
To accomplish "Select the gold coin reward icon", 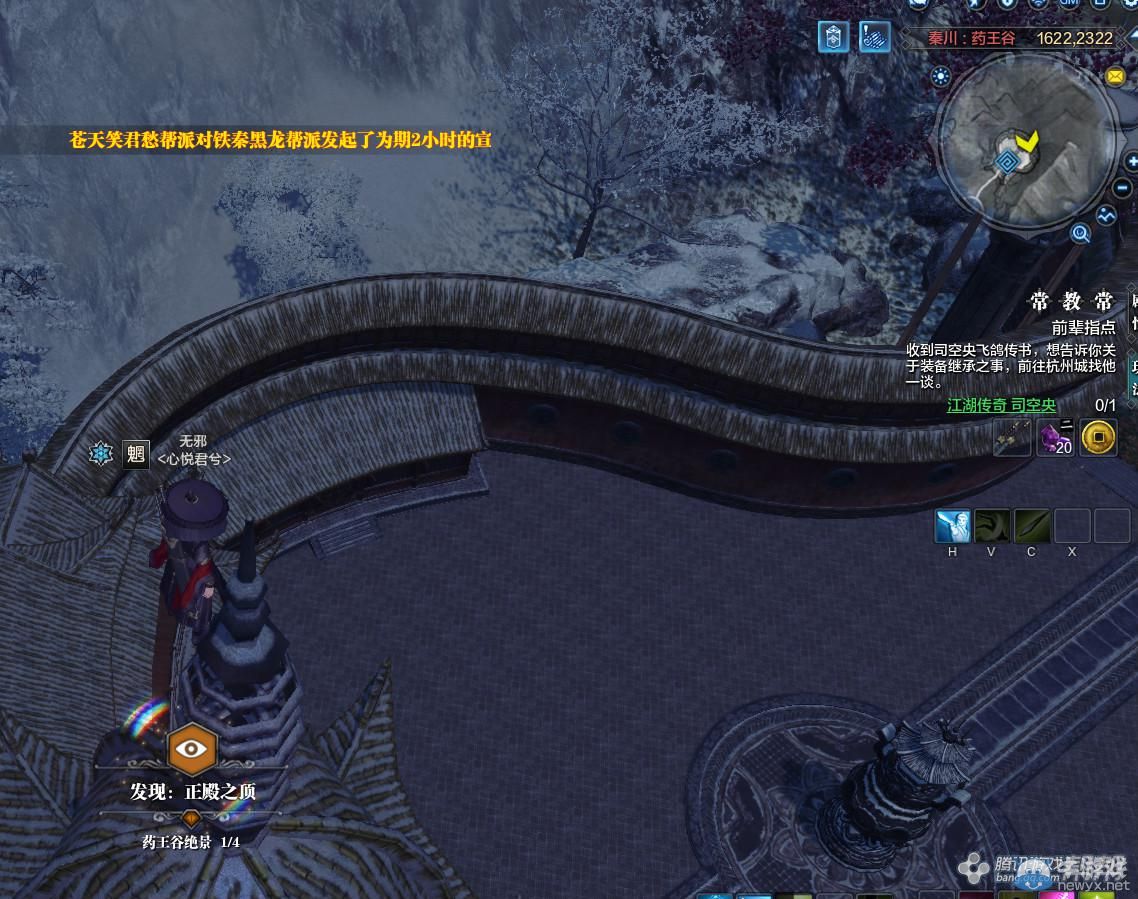I will (x=1098, y=437).
